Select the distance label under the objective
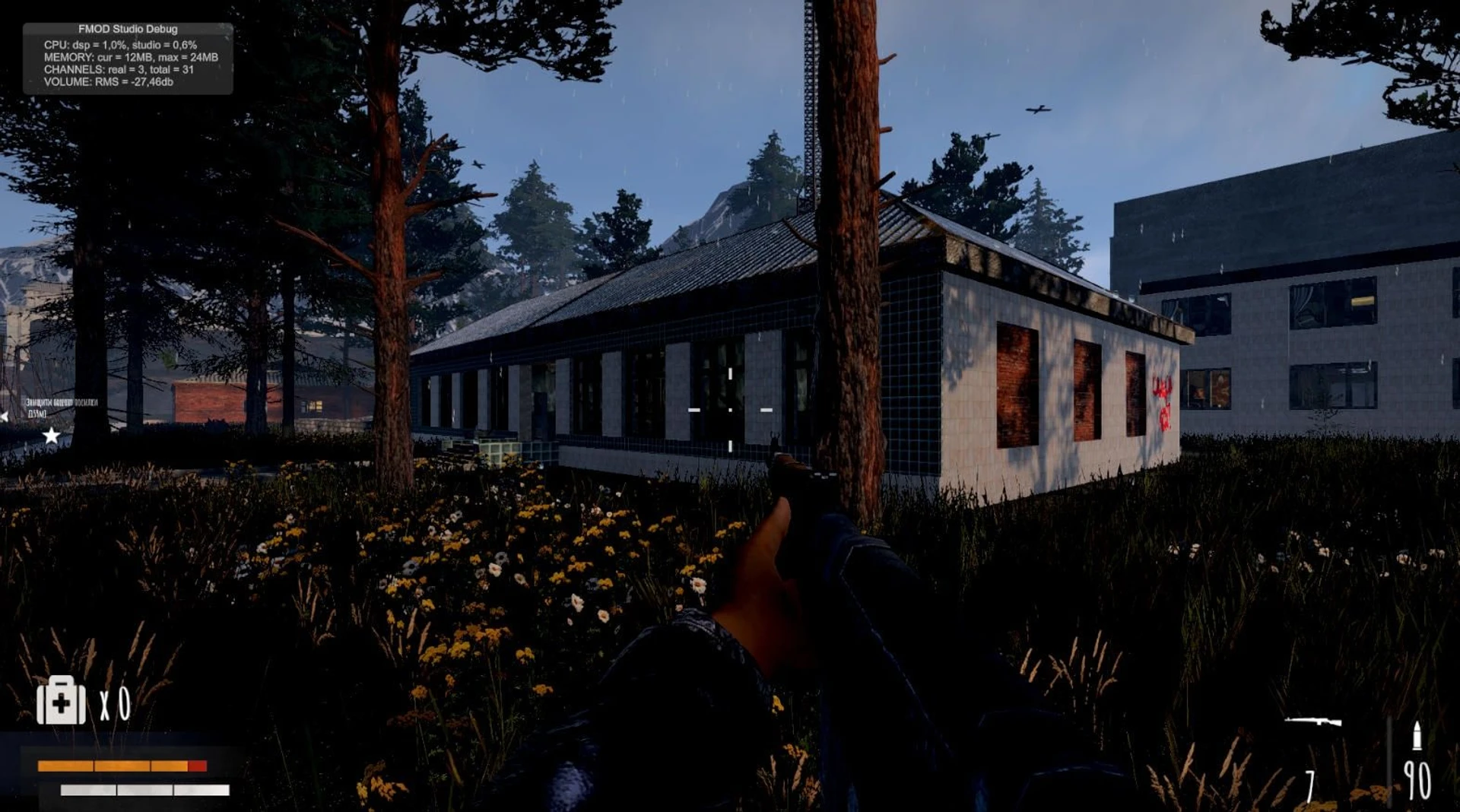1460x812 pixels. click(36, 414)
